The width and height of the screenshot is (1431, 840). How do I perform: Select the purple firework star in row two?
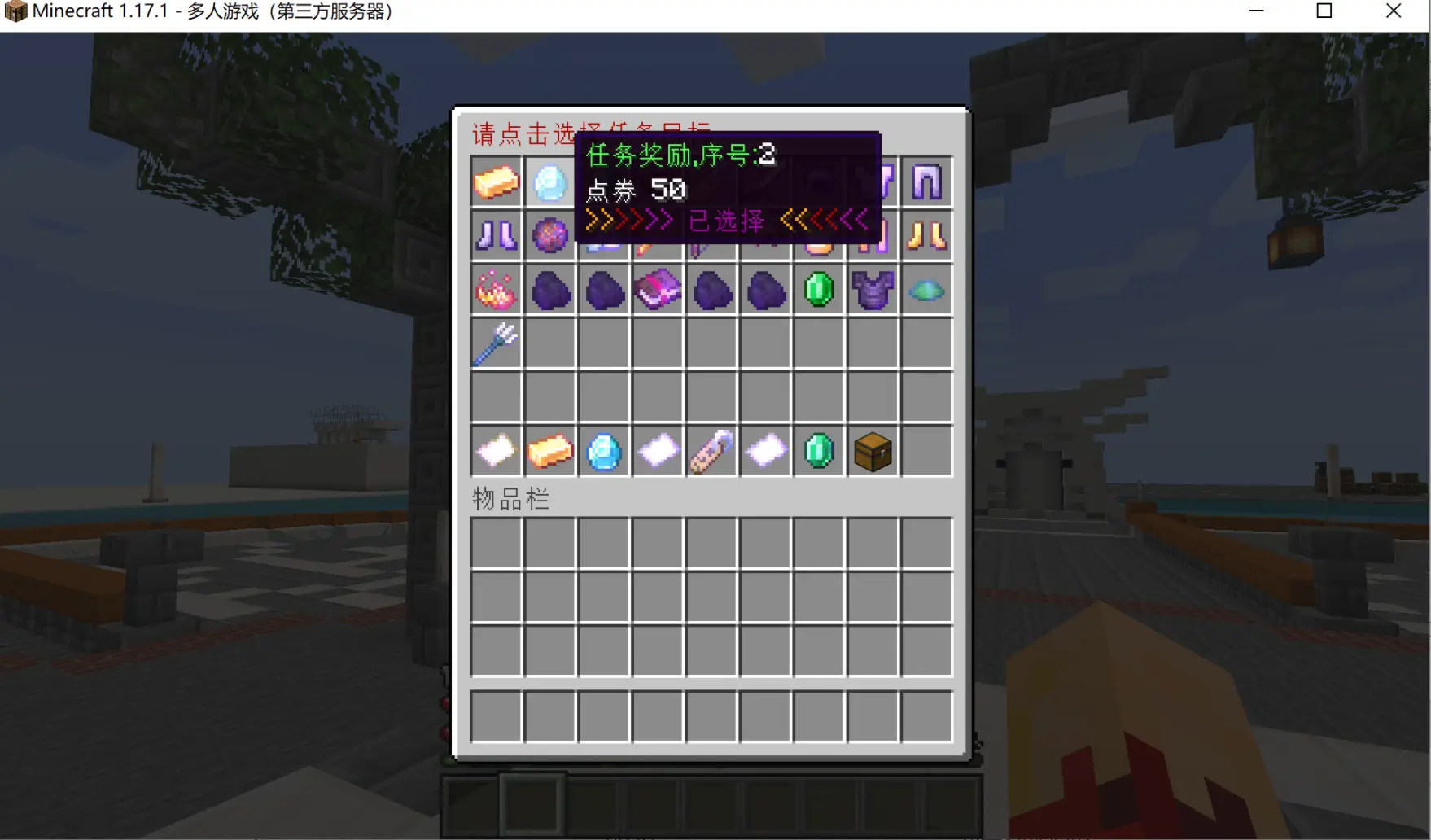tap(549, 236)
